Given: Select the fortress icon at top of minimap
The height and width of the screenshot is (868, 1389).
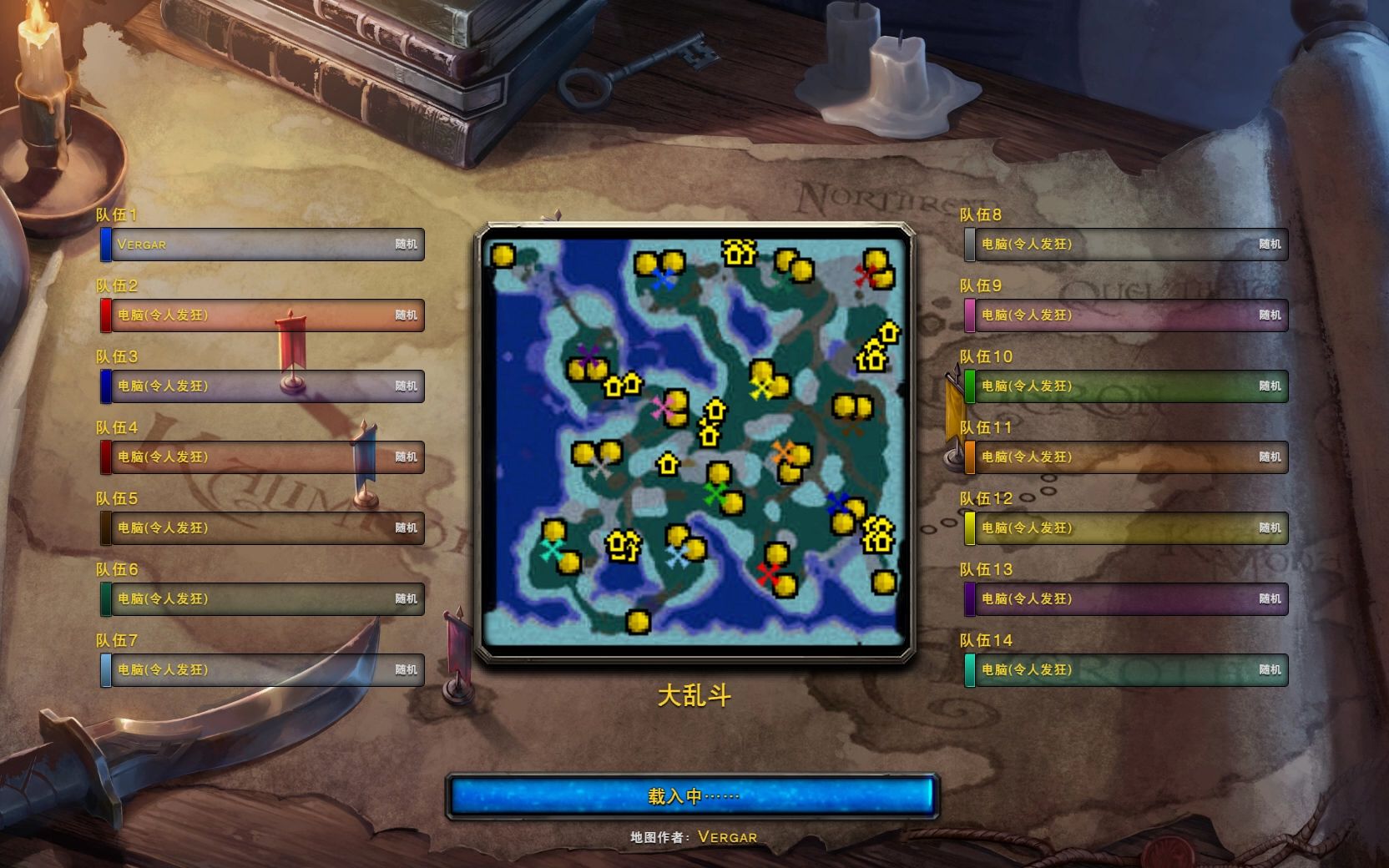Looking at the screenshot, I should click(x=738, y=255).
